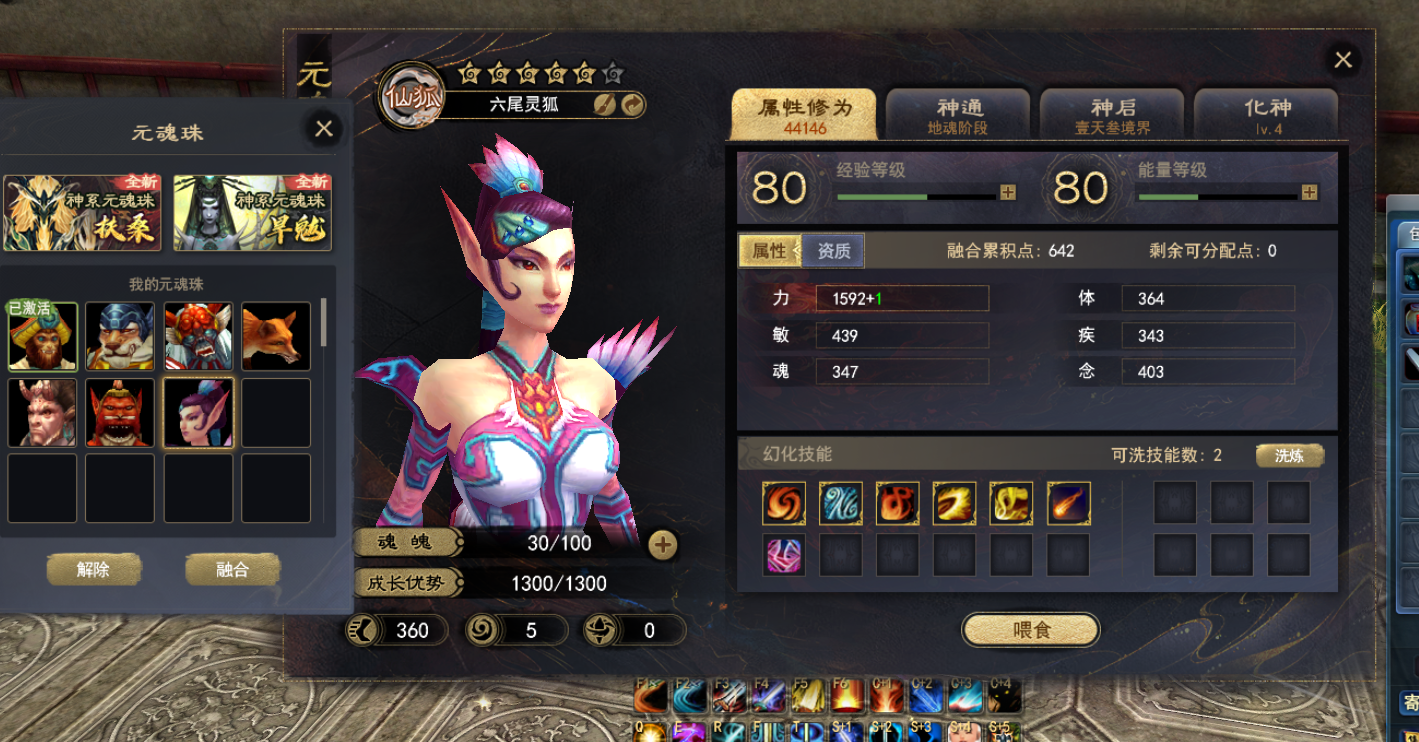This screenshot has width=1419, height=742.
Task: Click the 洗炼 skill reroll button
Action: [x=1289, y=456]
